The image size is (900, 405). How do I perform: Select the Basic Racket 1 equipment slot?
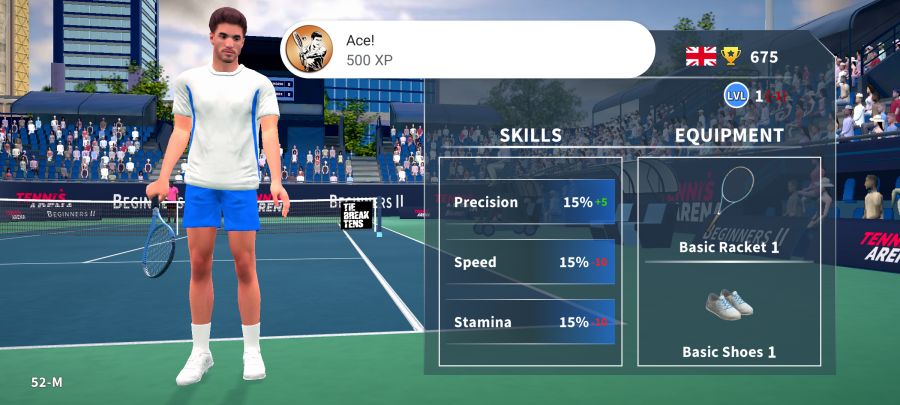click(729, 212)
